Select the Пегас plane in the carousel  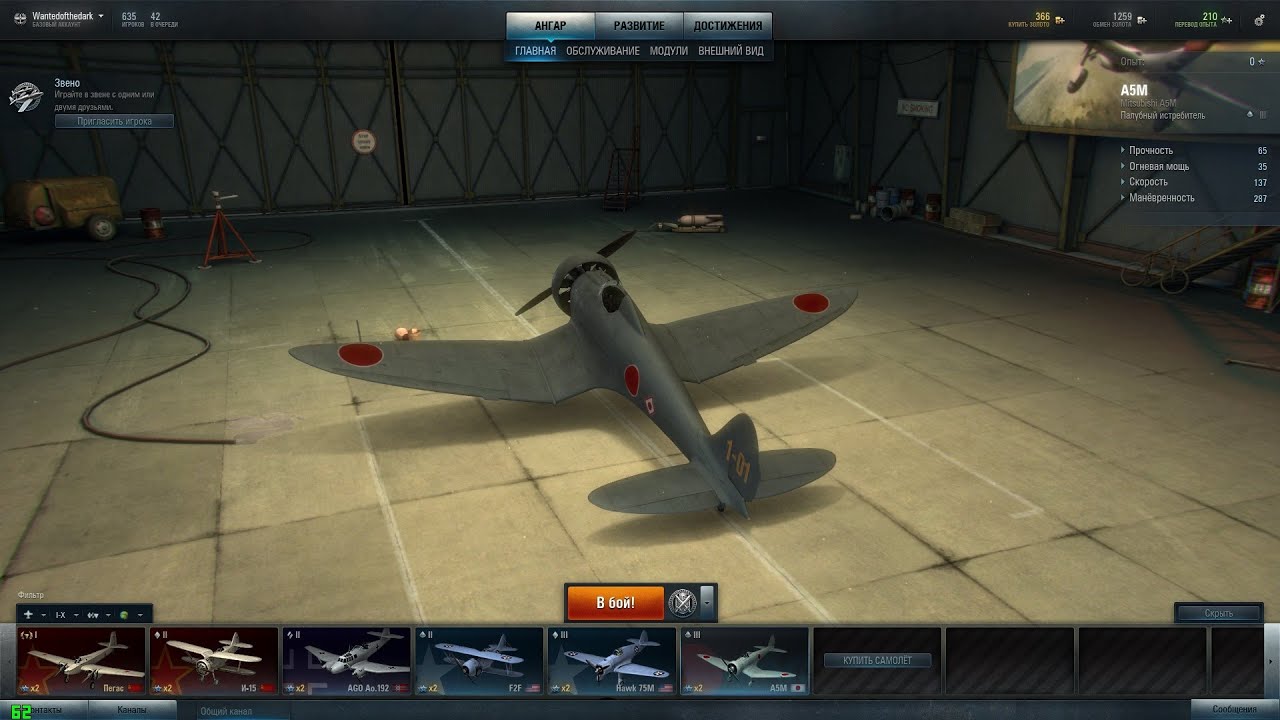click(81, 661)
